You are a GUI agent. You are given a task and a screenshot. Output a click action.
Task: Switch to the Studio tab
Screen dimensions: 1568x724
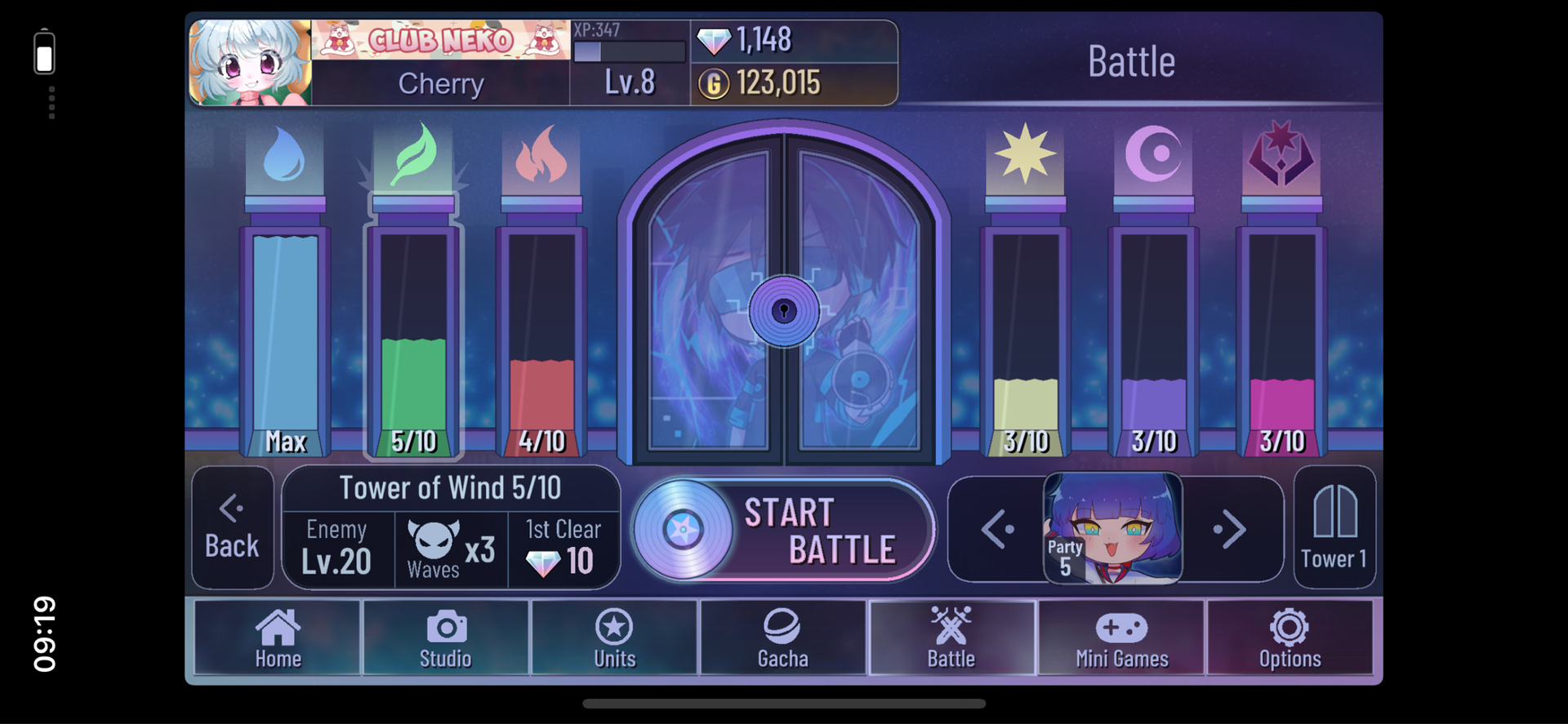point(446,638)
